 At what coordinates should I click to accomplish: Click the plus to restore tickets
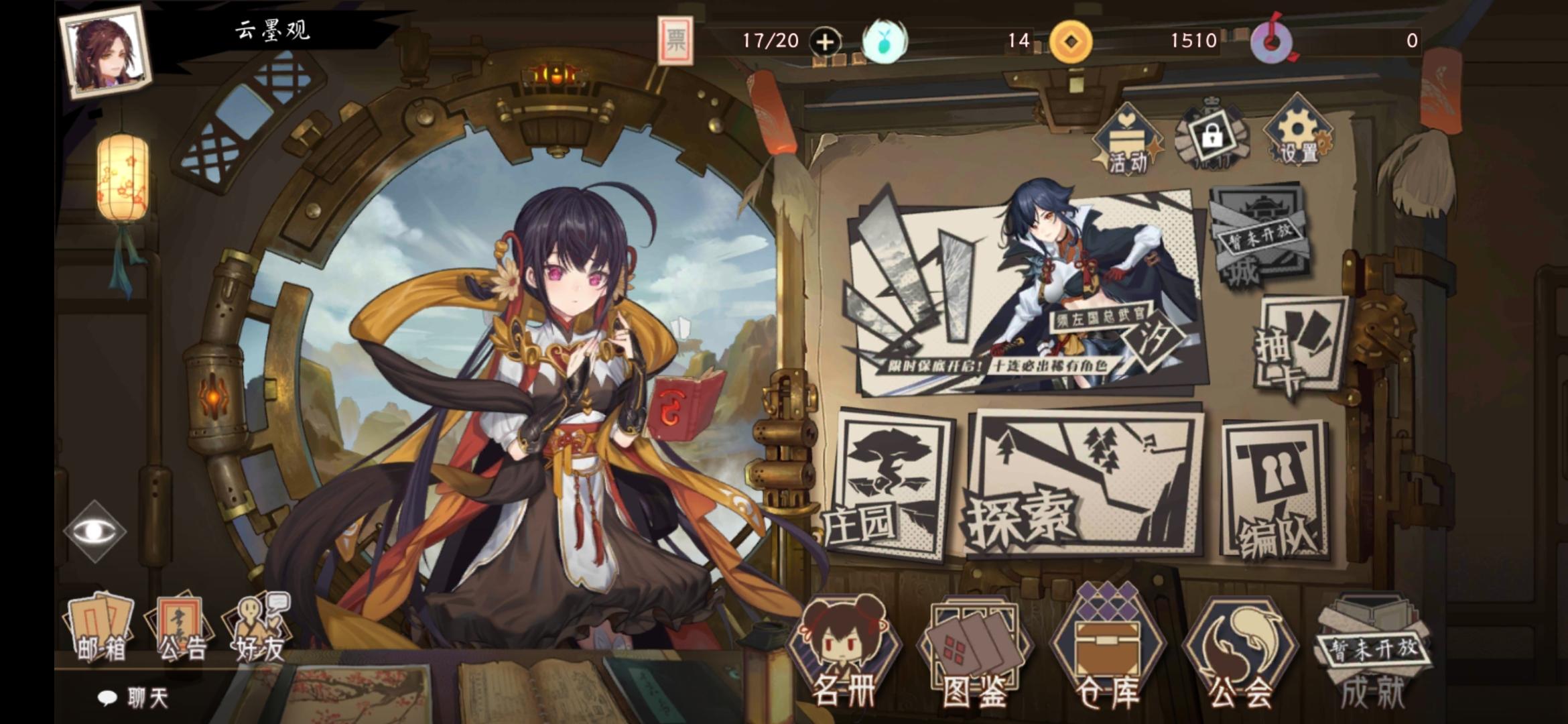[826, 42]
